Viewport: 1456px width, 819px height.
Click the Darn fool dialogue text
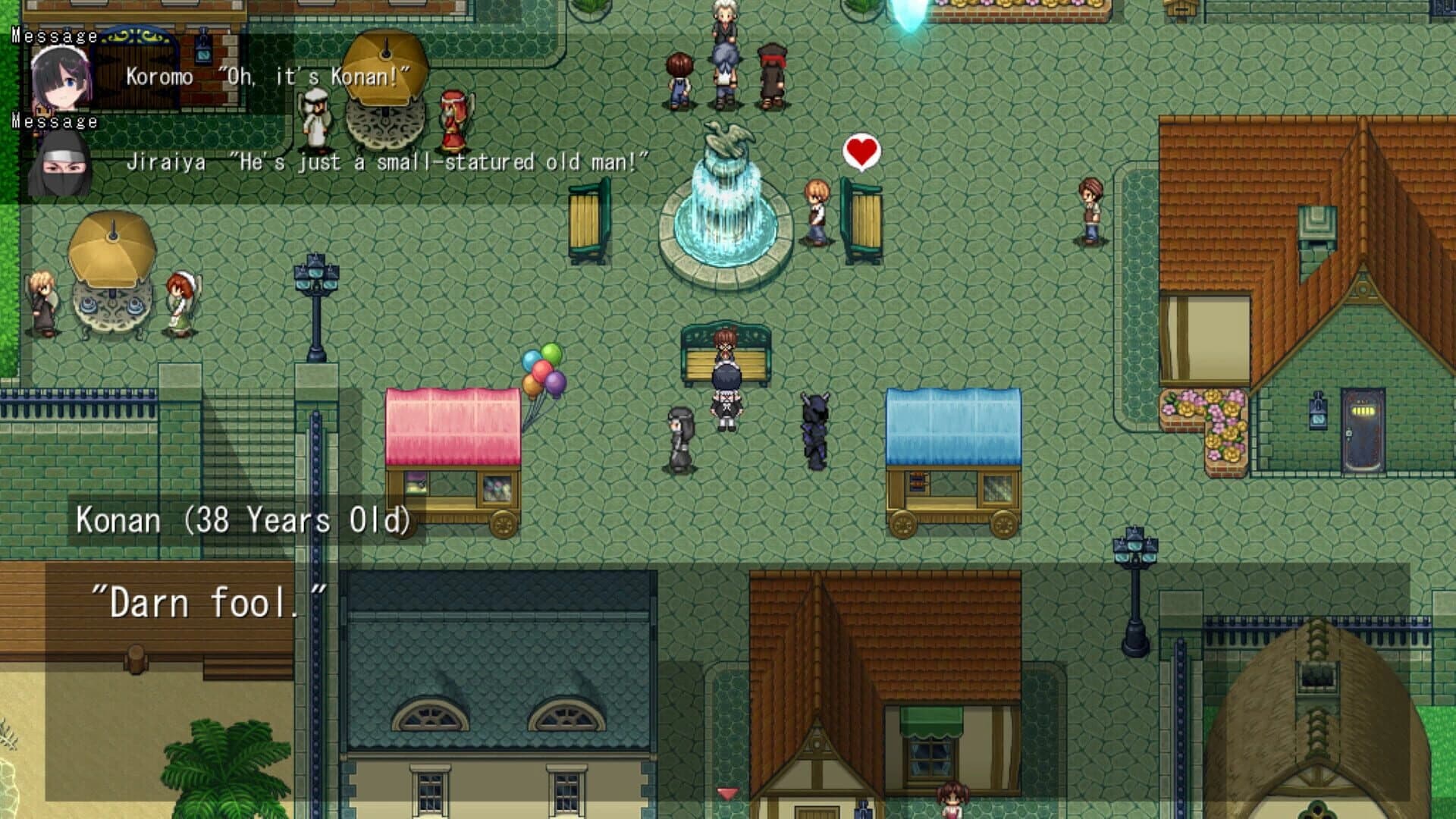click(x=209, y=599)
